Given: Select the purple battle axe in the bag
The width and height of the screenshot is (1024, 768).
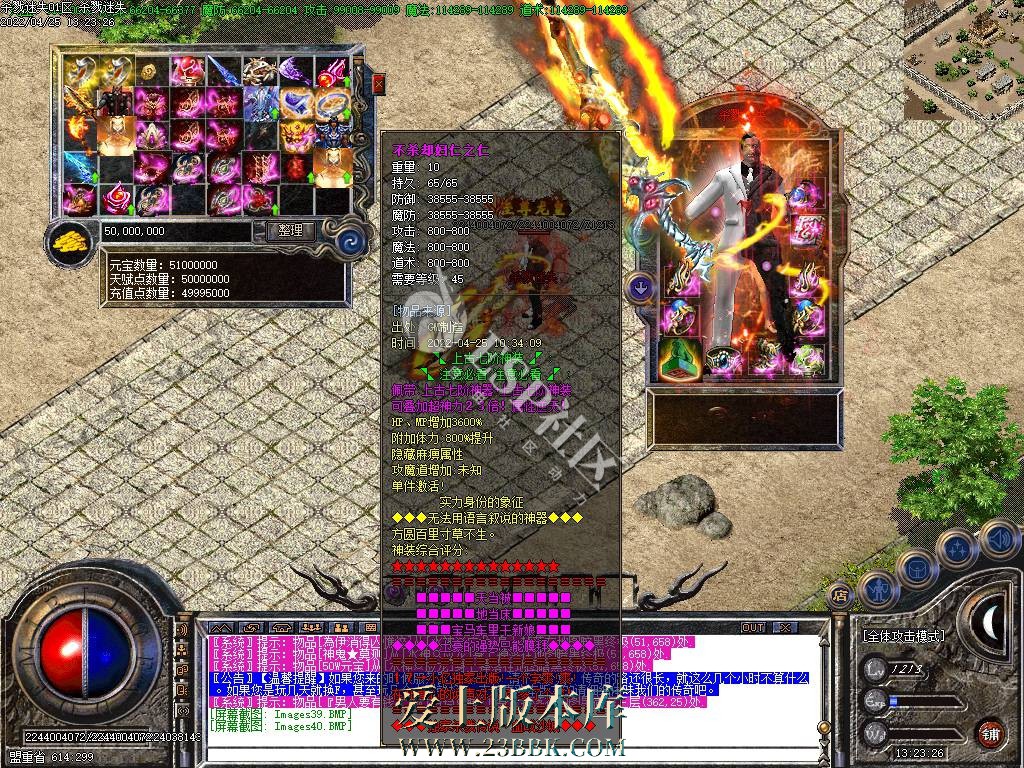Looking at the screenshot, I should 295,71.
